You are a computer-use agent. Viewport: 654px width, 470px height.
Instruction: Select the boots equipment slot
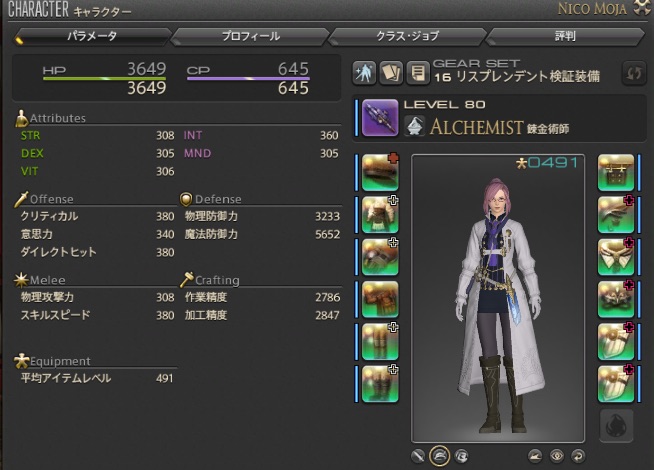point(379,381)
